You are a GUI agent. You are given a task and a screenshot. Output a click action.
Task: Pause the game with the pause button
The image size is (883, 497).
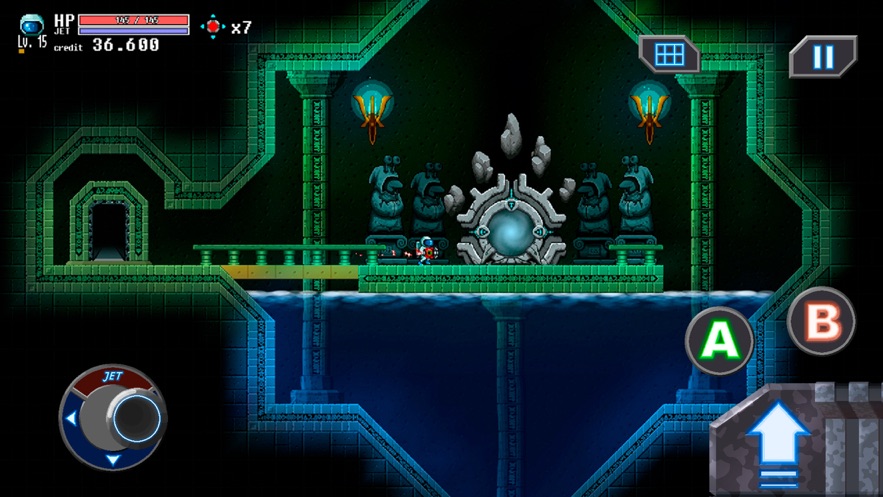pyautogui.click(x=822, y=57)
